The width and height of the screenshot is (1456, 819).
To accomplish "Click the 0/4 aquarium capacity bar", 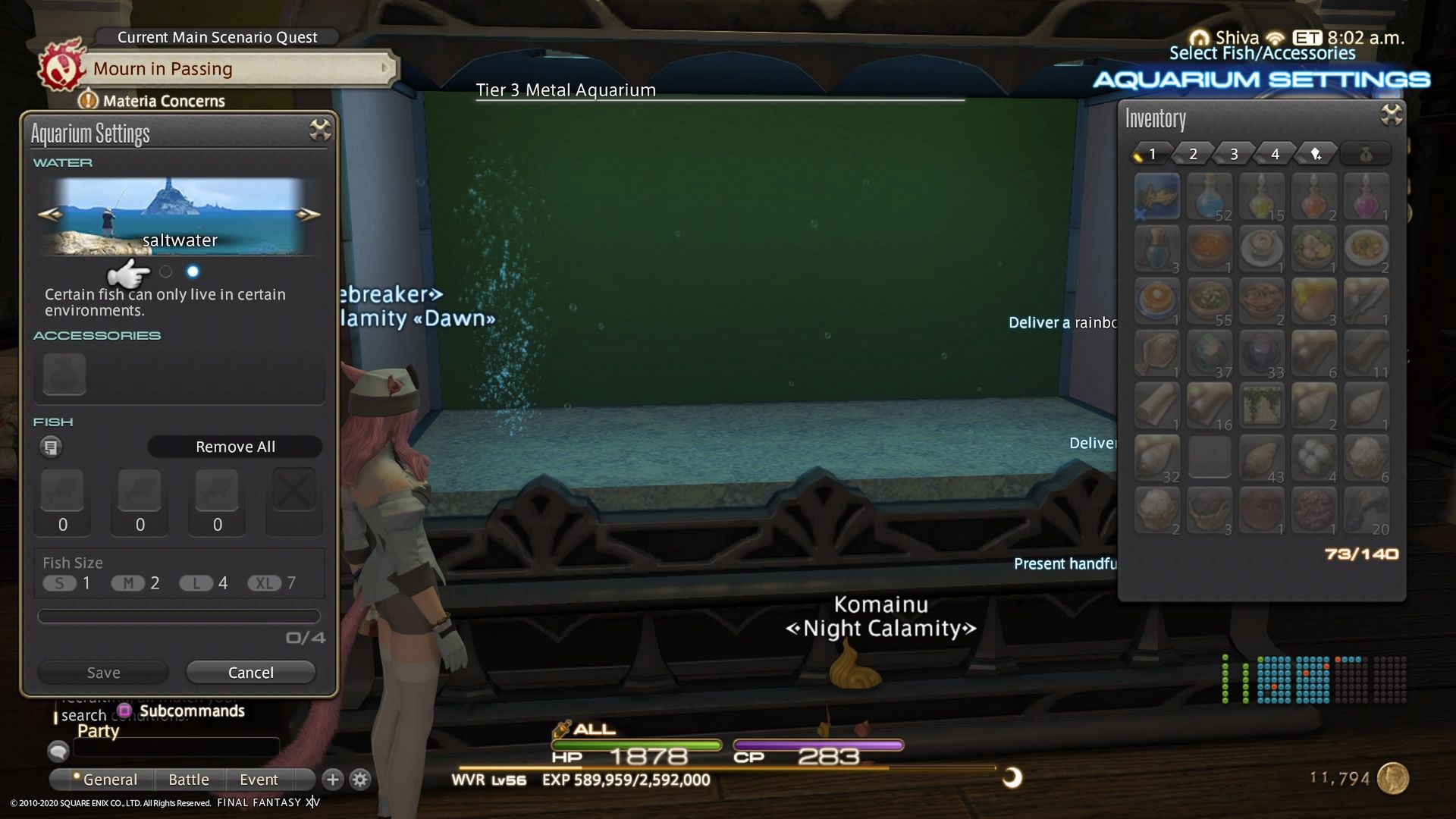I will pyautogui.click(x=179, y=616).
